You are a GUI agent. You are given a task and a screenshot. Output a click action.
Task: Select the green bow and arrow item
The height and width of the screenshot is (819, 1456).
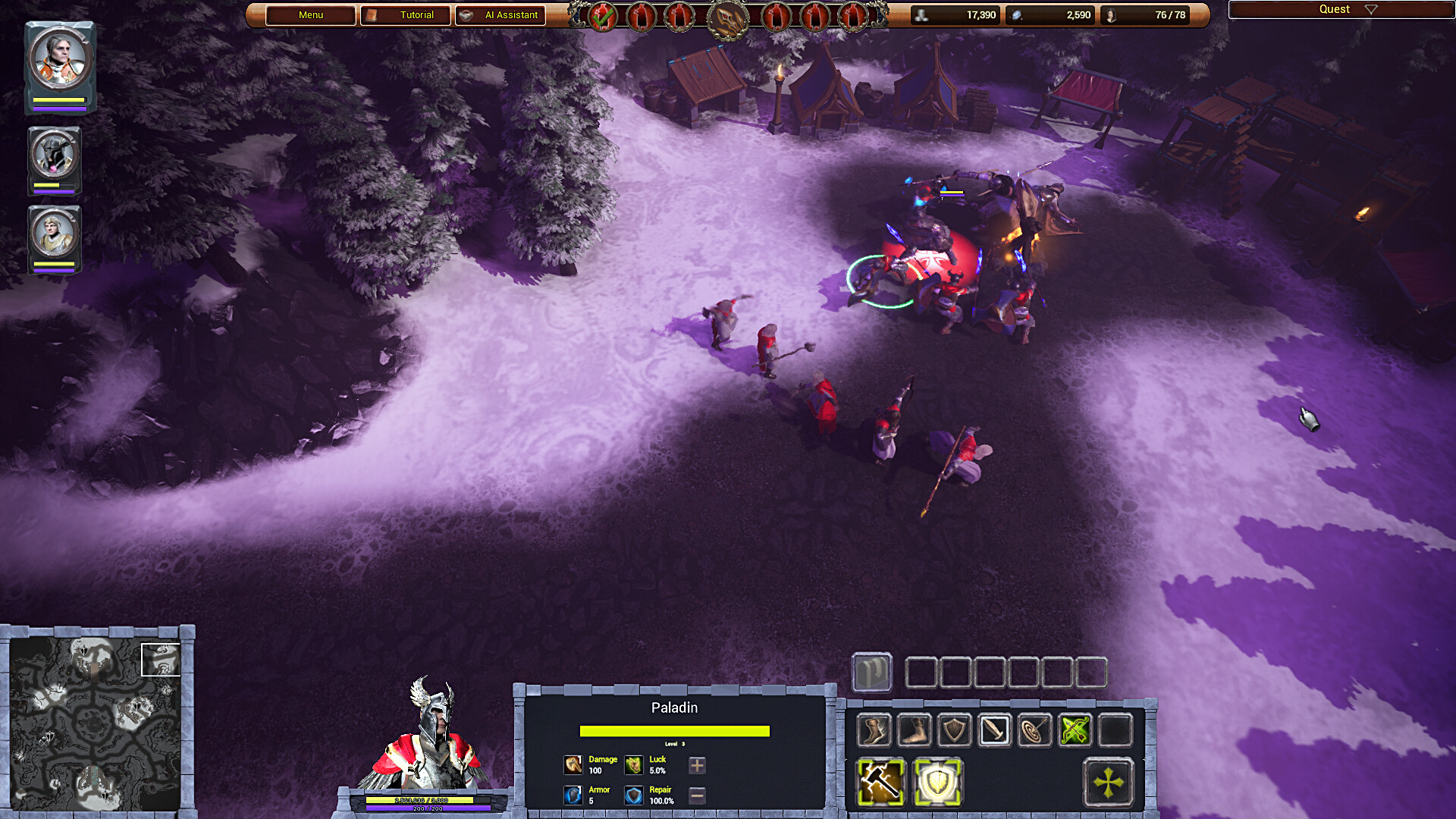point(1074,732)
